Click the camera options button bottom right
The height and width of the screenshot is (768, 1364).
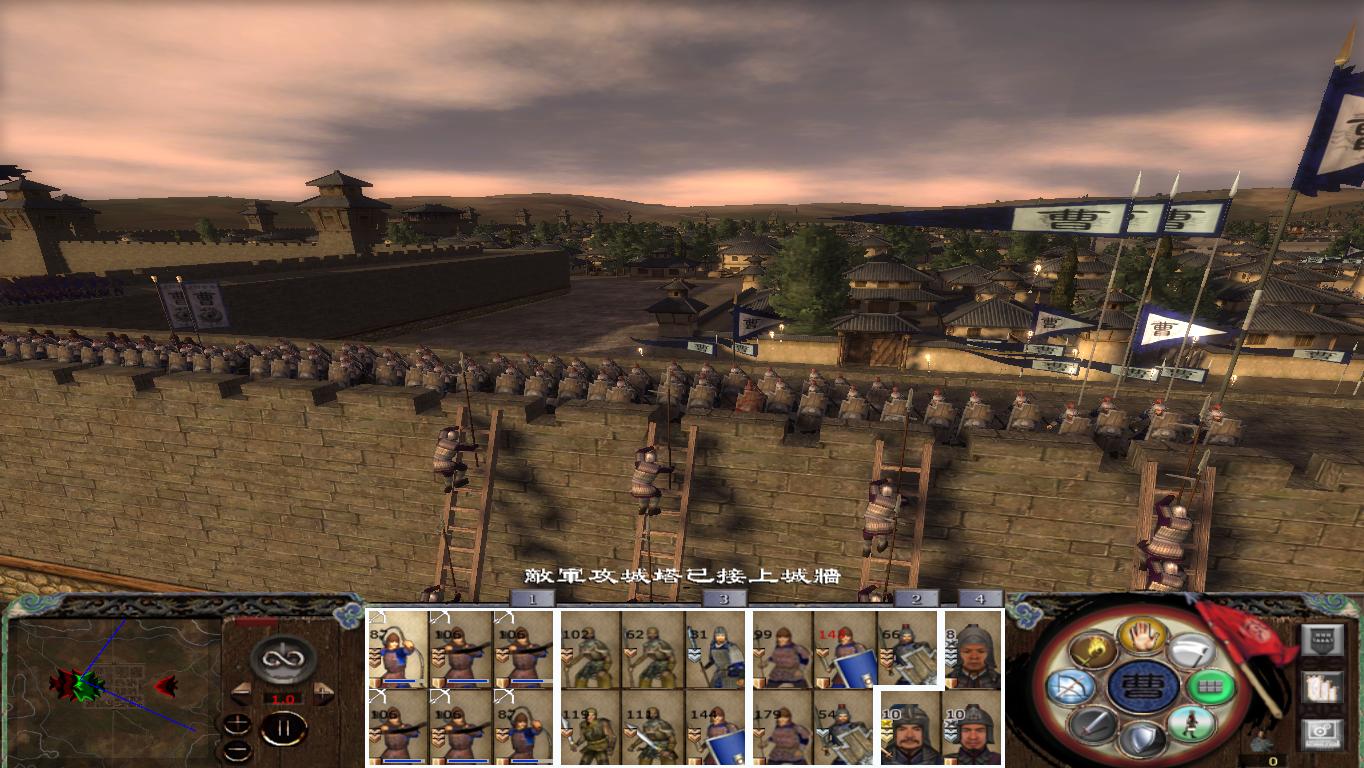(x=1323, y=732)
